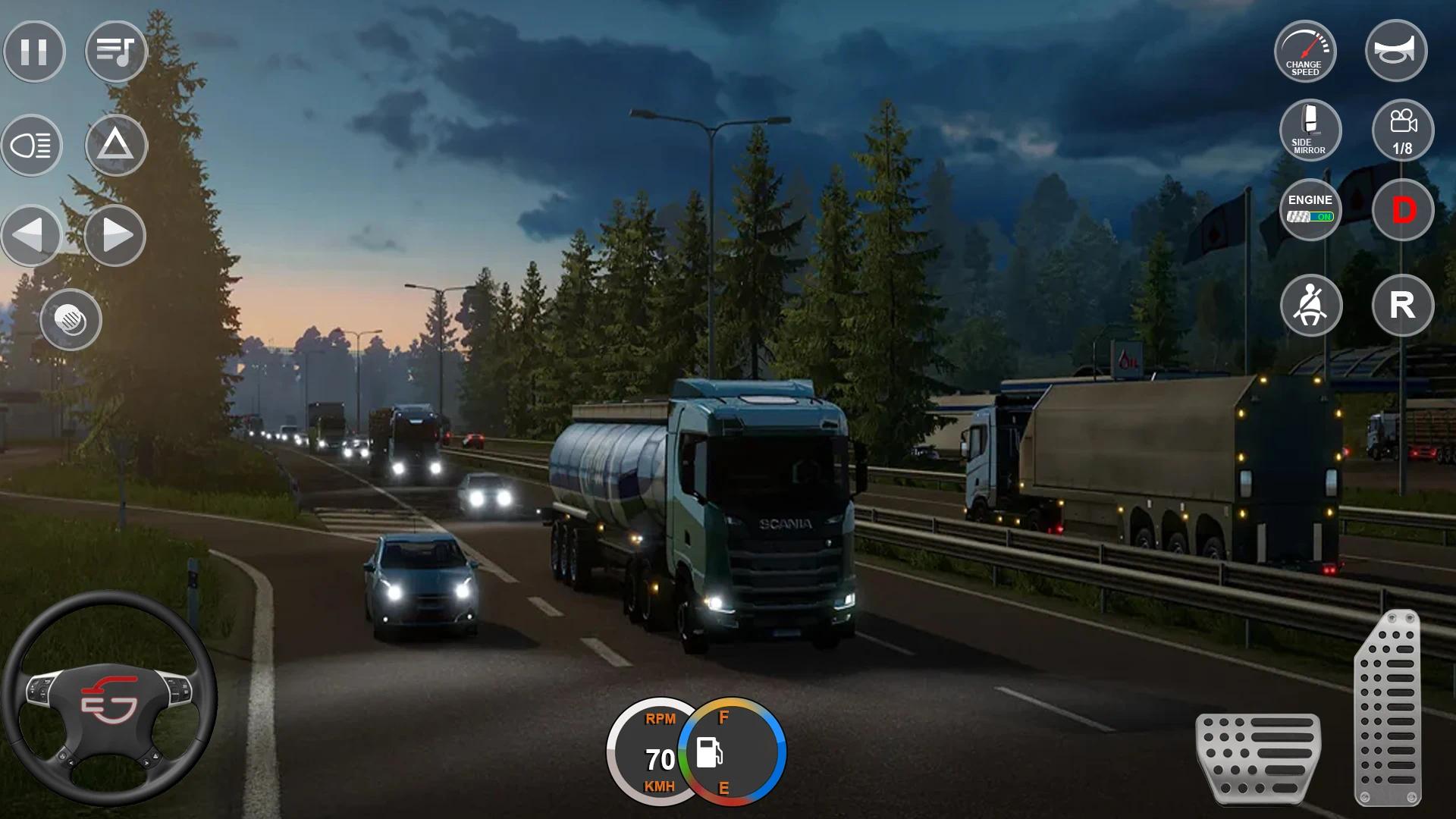The height and width of the screenshot is (819, 1456).
Task: Click the Change Speed button
Action: click(x=1305, y=52)
